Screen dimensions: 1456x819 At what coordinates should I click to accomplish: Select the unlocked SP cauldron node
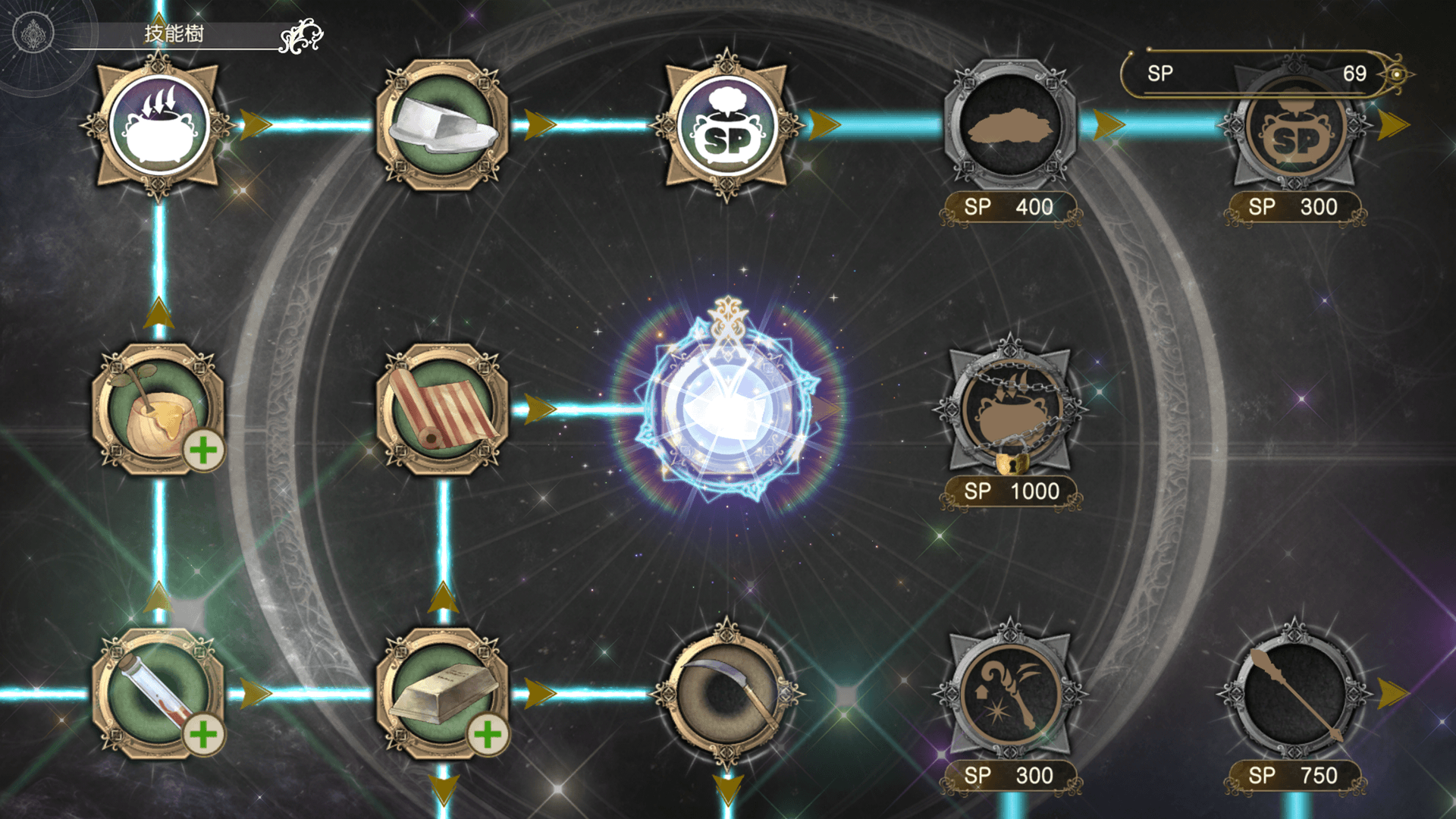tap(726, 125)
